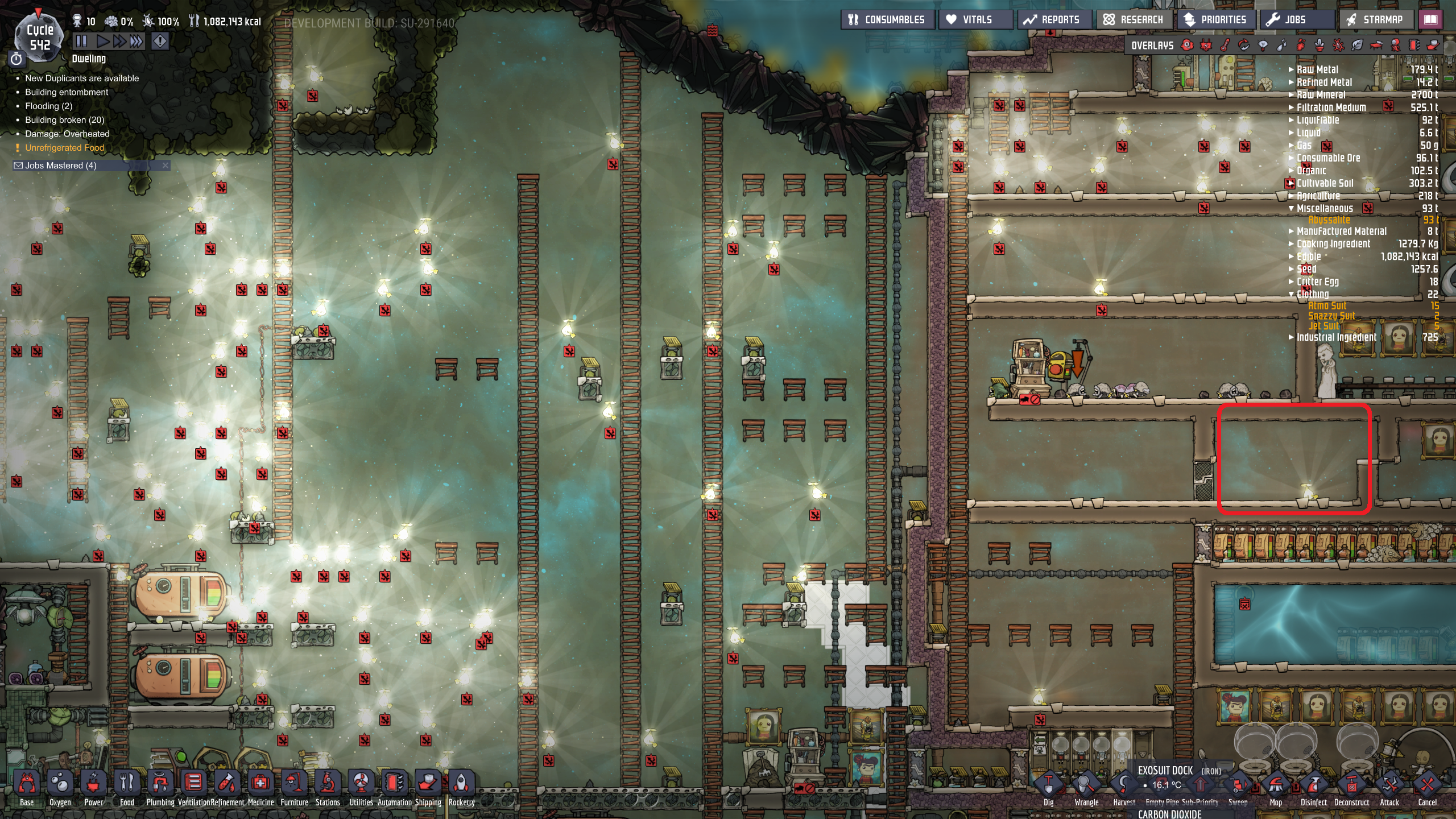Viewport: 1456px width, 819px height.
Task: Open the Research tree
Action: point(1134,20)
